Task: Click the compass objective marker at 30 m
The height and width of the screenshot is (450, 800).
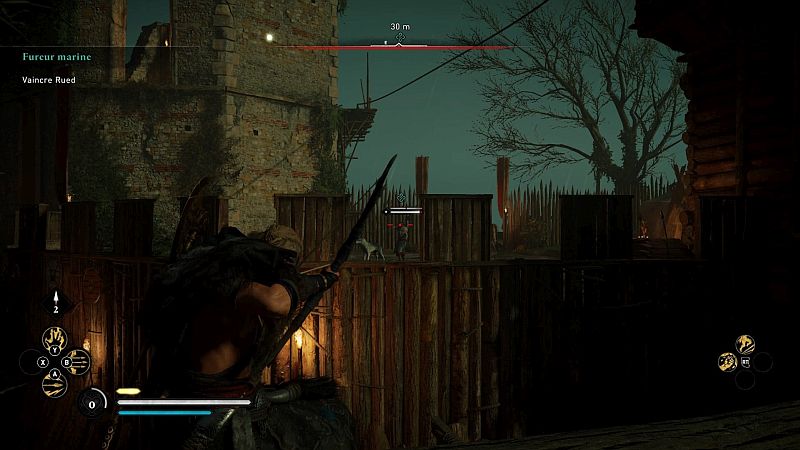Action: [400, 39]
